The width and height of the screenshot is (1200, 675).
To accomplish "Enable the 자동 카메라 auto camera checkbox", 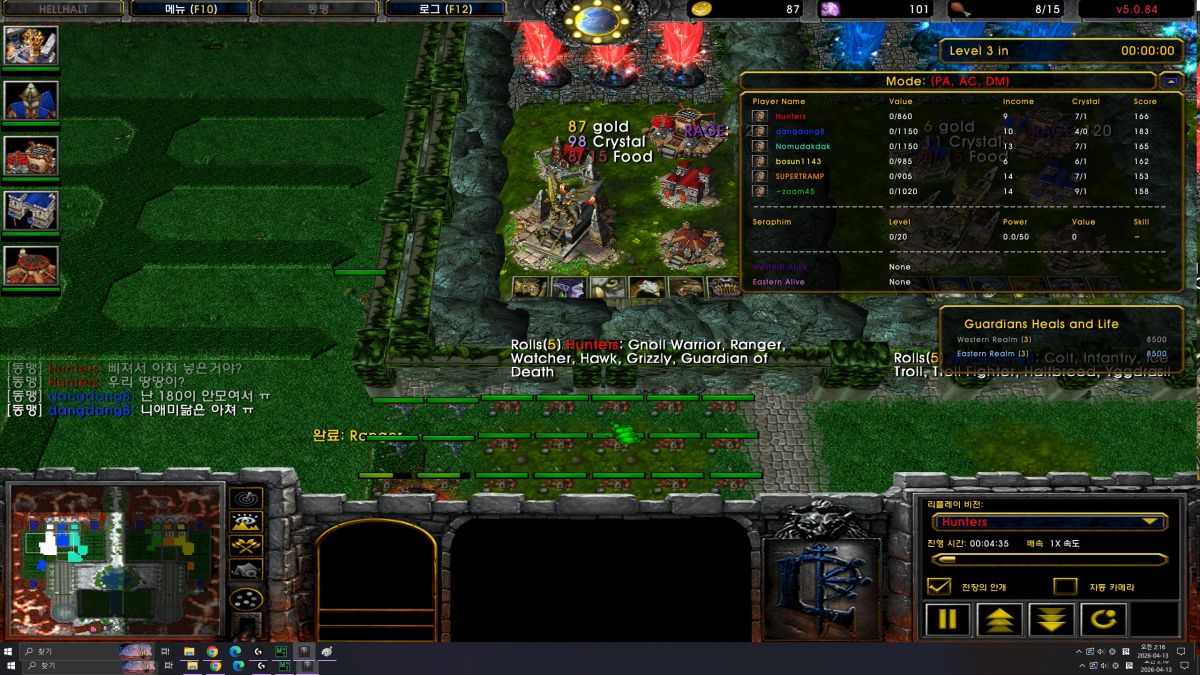I will tap(1065, 586).
